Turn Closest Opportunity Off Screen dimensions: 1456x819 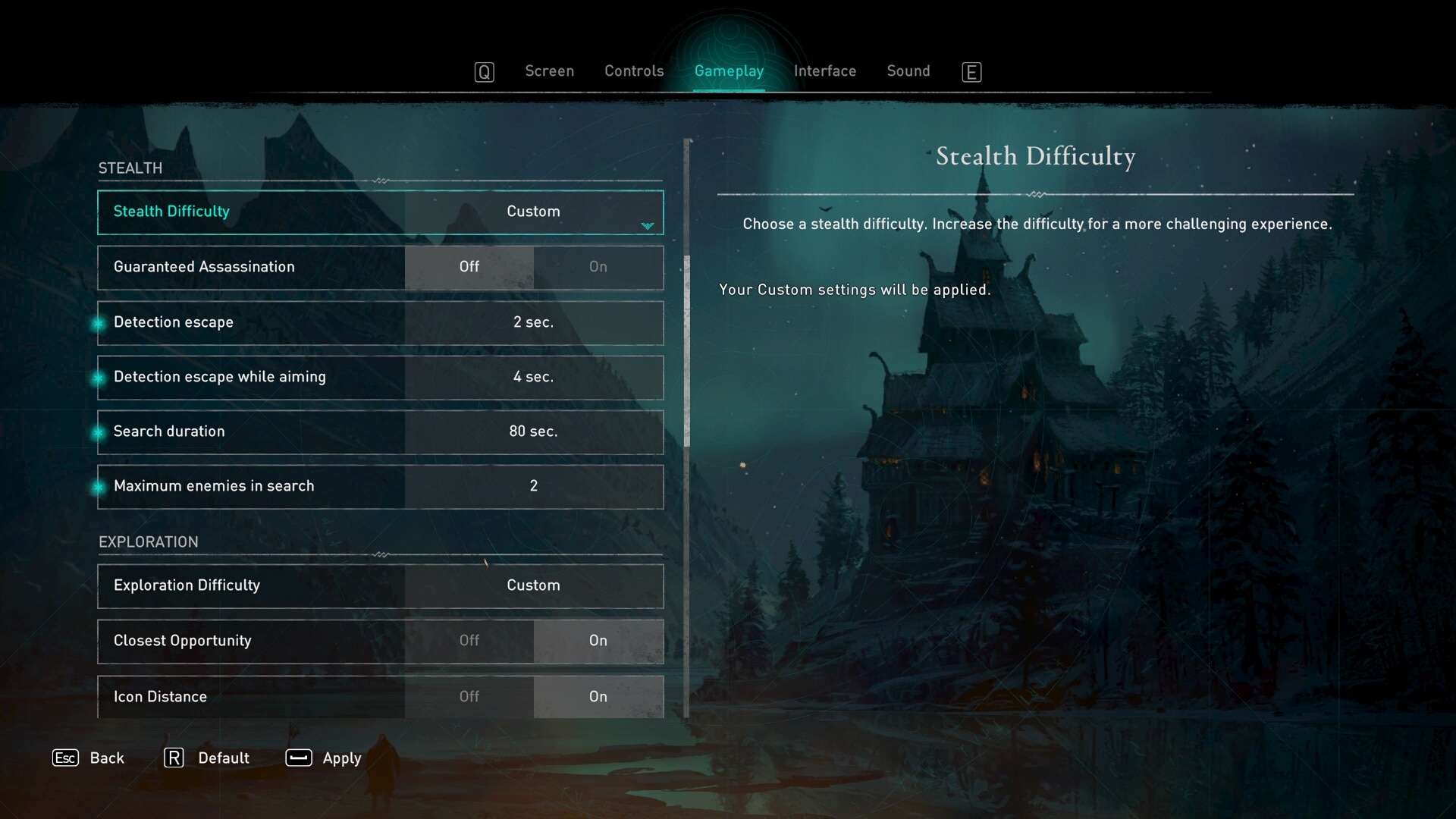(469, 641)
